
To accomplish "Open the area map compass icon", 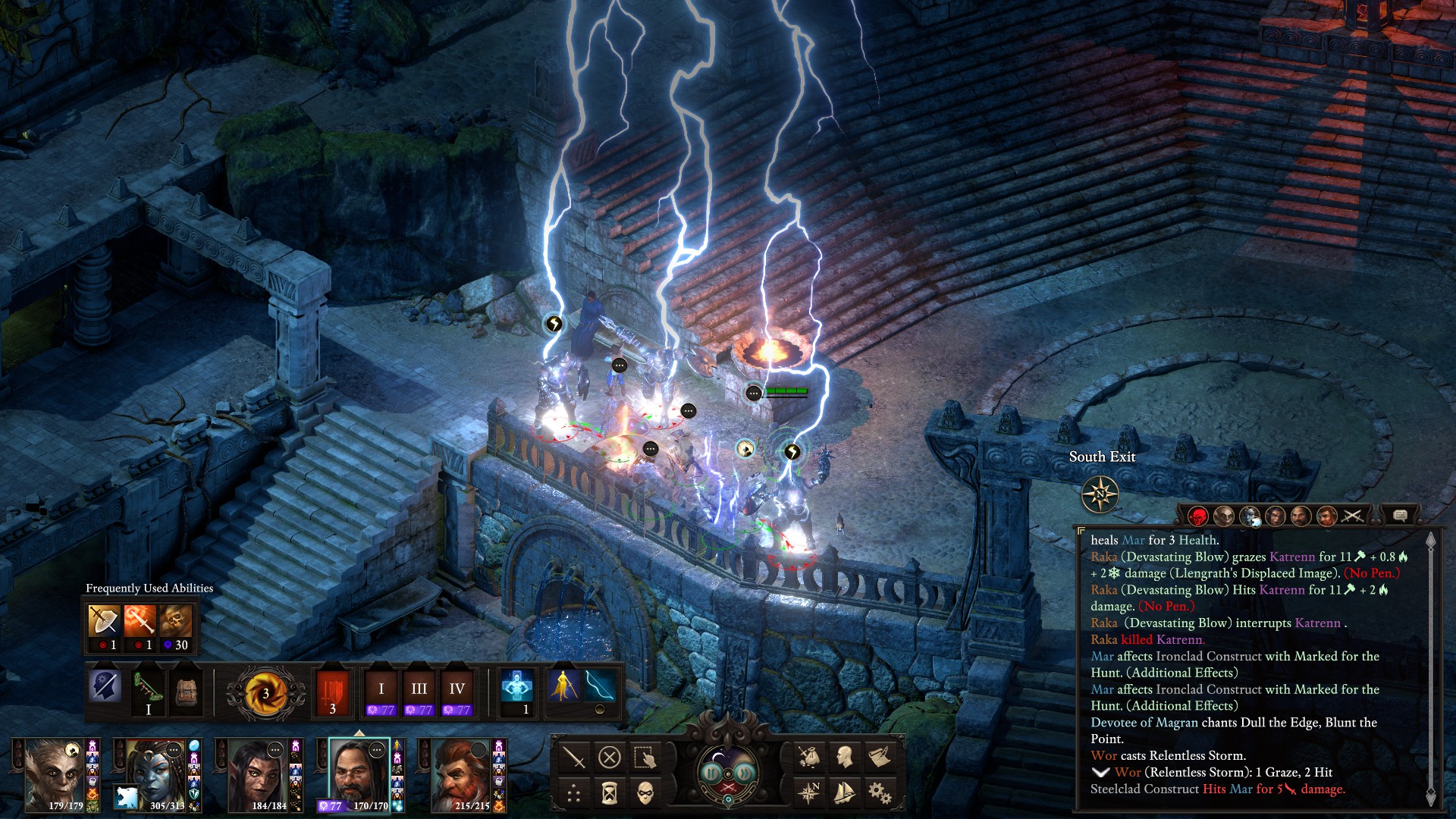I will tap(809, 793).
